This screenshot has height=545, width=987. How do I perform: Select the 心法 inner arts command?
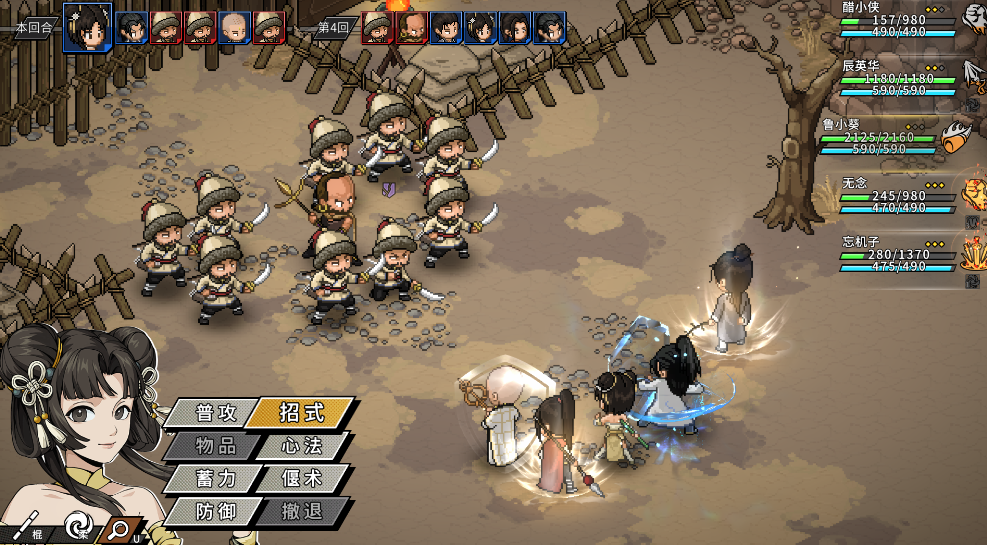[x=301, y=445]
